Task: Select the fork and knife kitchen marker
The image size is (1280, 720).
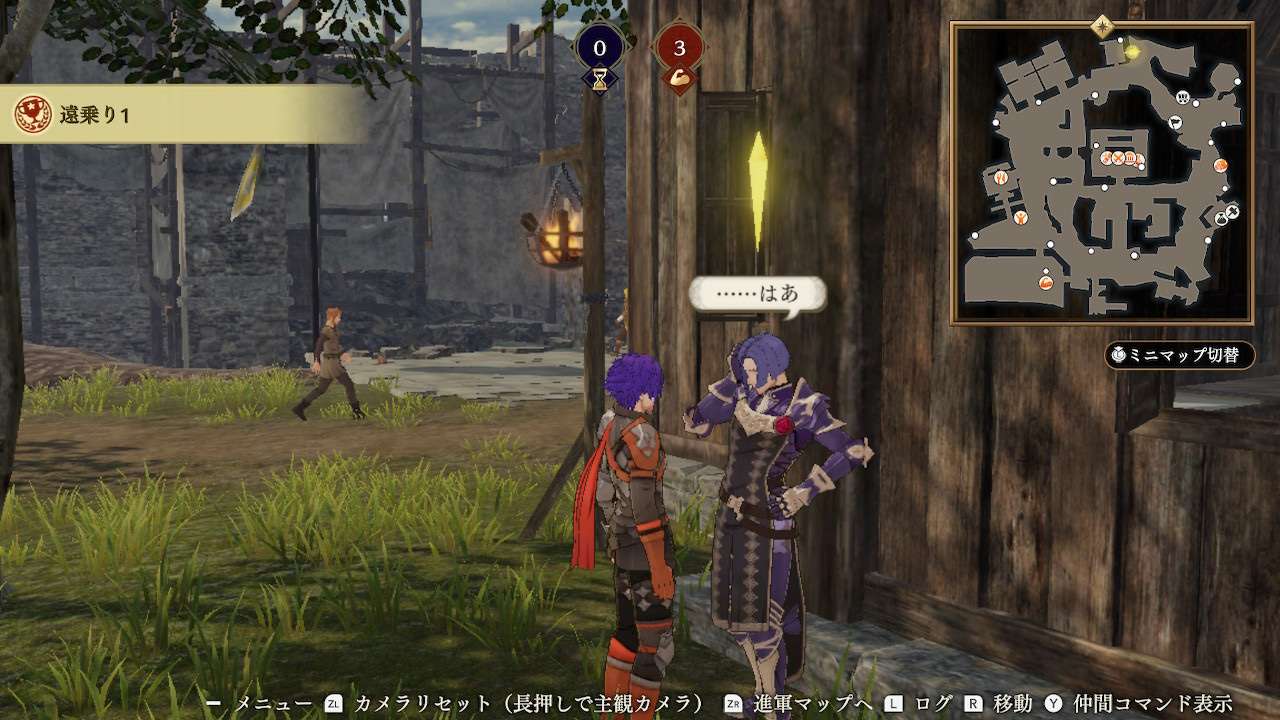Action: point(1000,177)
